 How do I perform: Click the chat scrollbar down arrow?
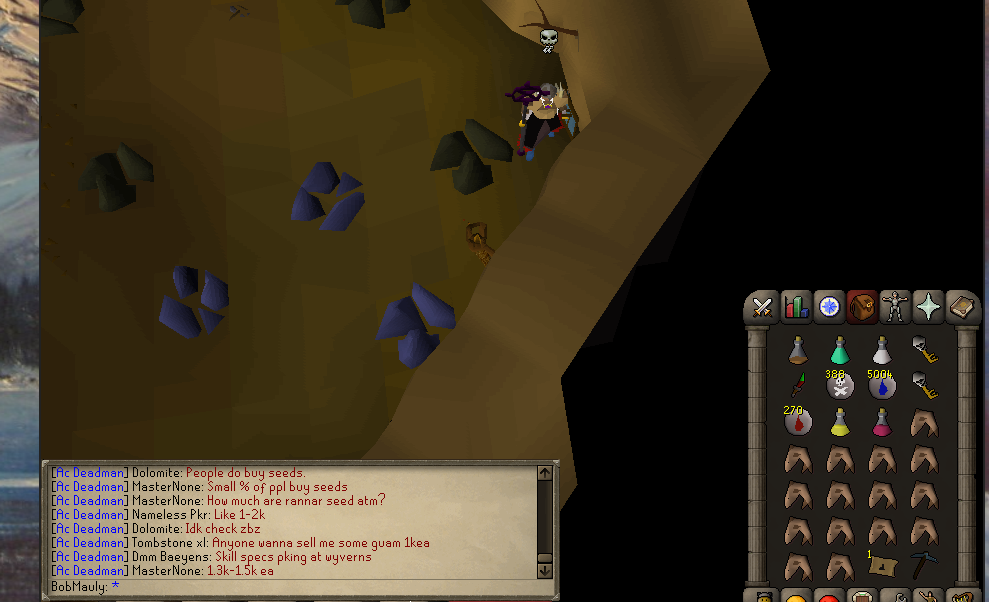click(545, 569)
